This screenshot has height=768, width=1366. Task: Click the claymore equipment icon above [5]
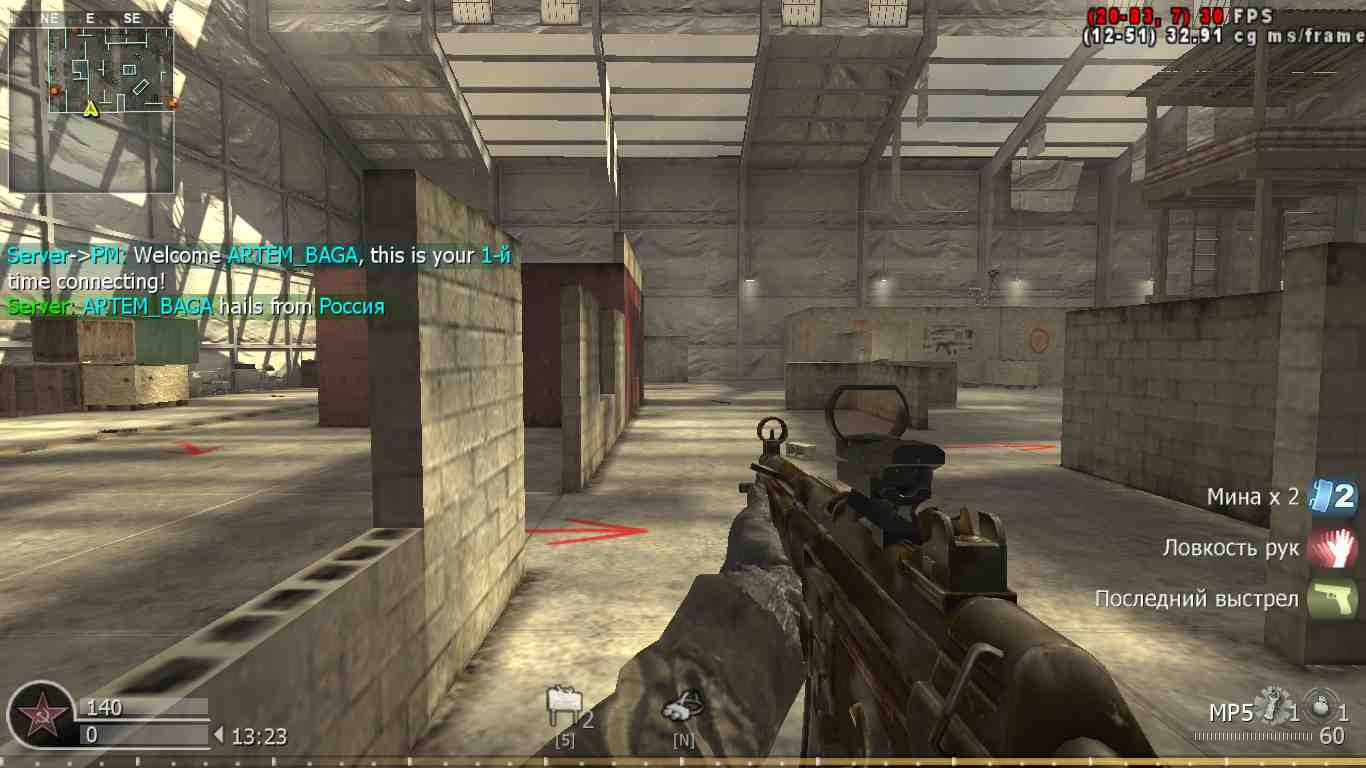tap(562, 702)
